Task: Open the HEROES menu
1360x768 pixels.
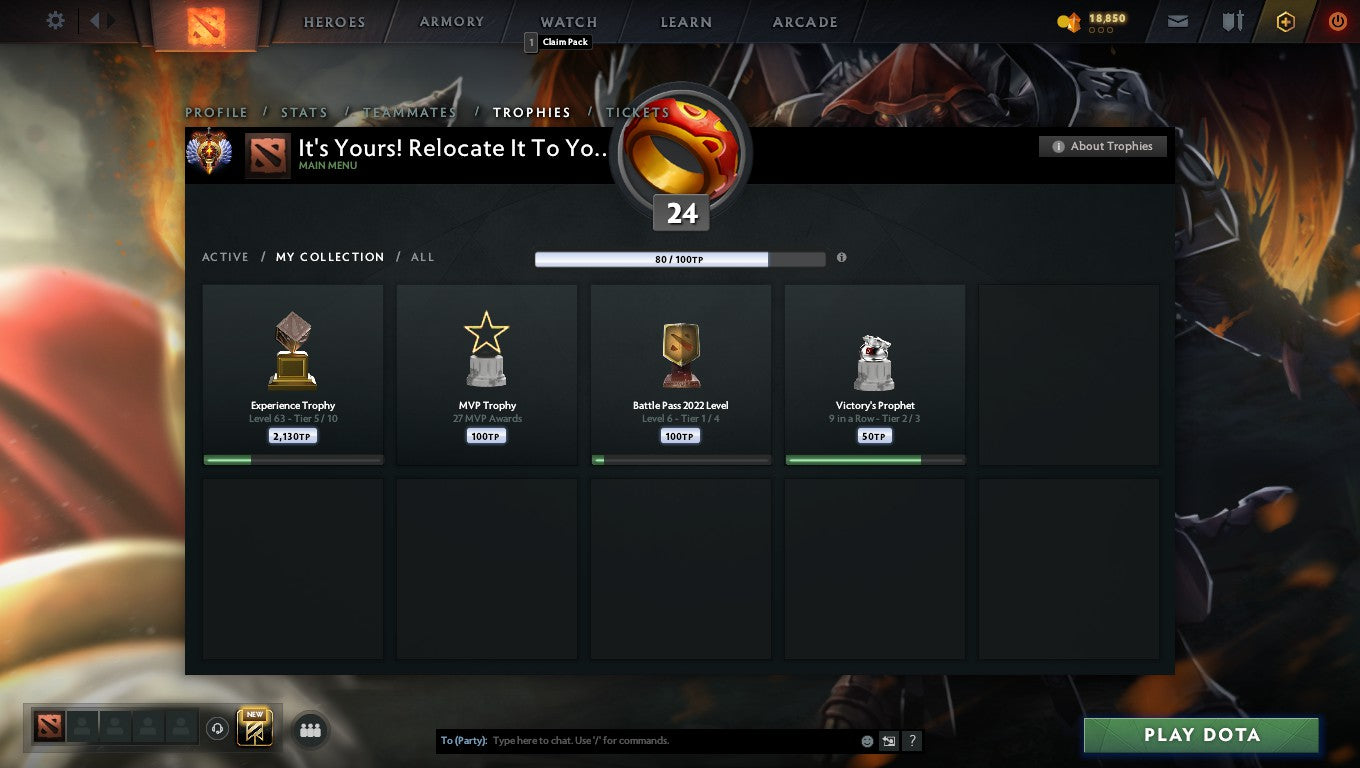Action: 333,21
